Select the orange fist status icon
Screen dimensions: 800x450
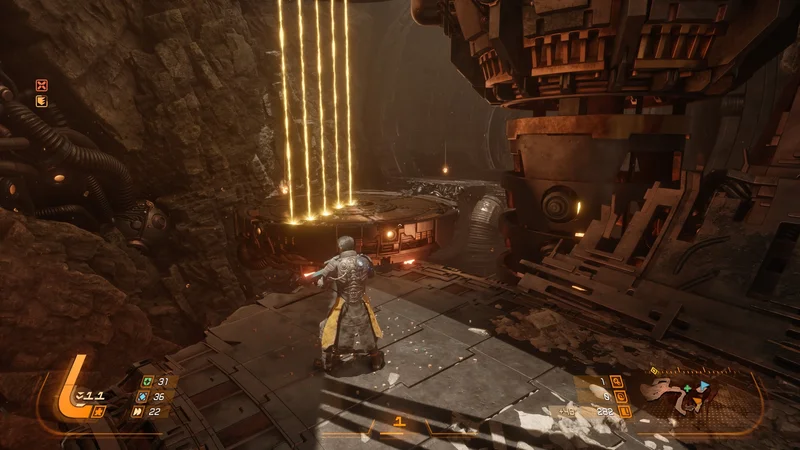tap(41, 100)
